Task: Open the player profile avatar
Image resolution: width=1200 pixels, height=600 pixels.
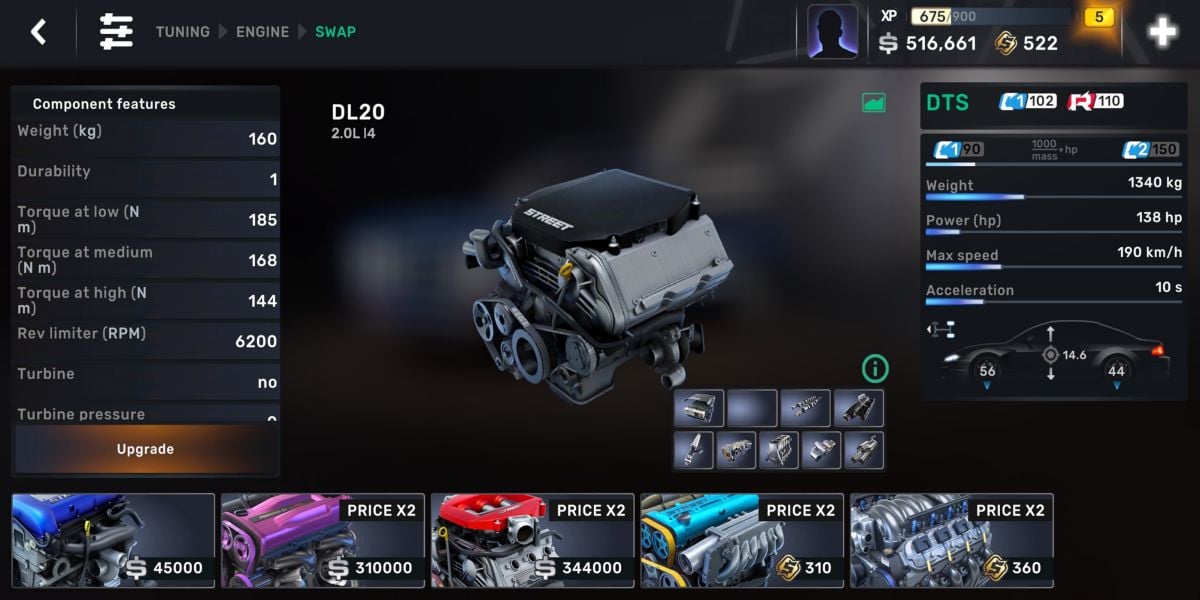Action: point(832,32)
